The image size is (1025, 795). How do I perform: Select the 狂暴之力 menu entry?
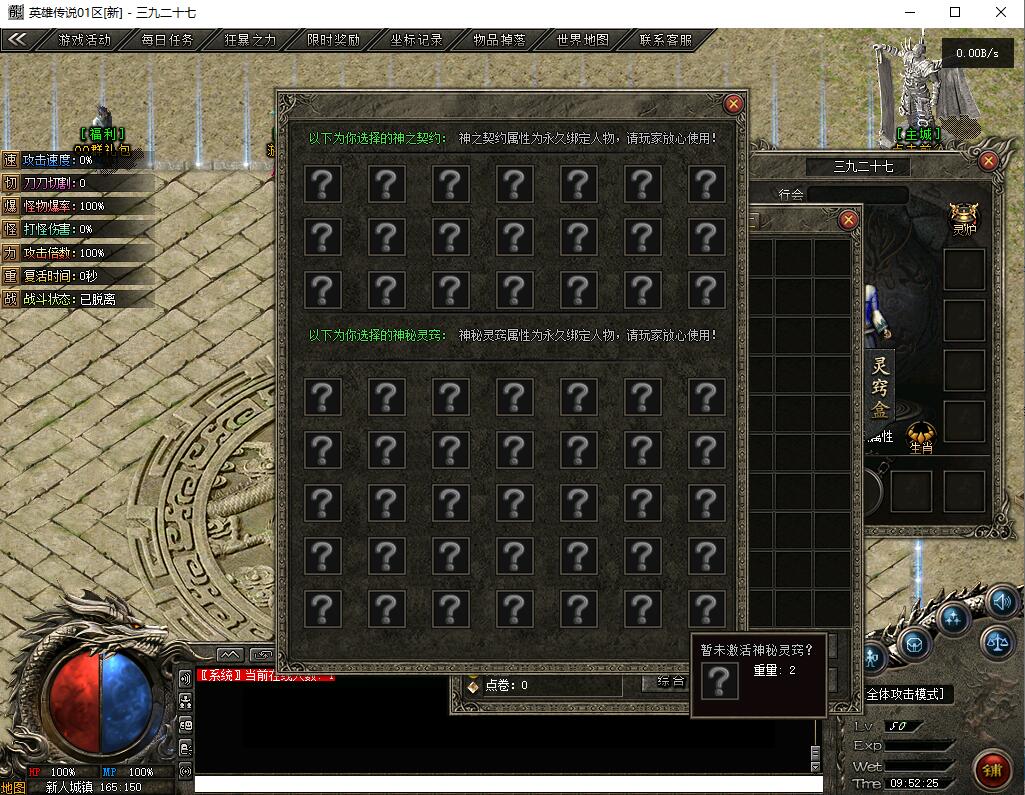pos(249,41)
